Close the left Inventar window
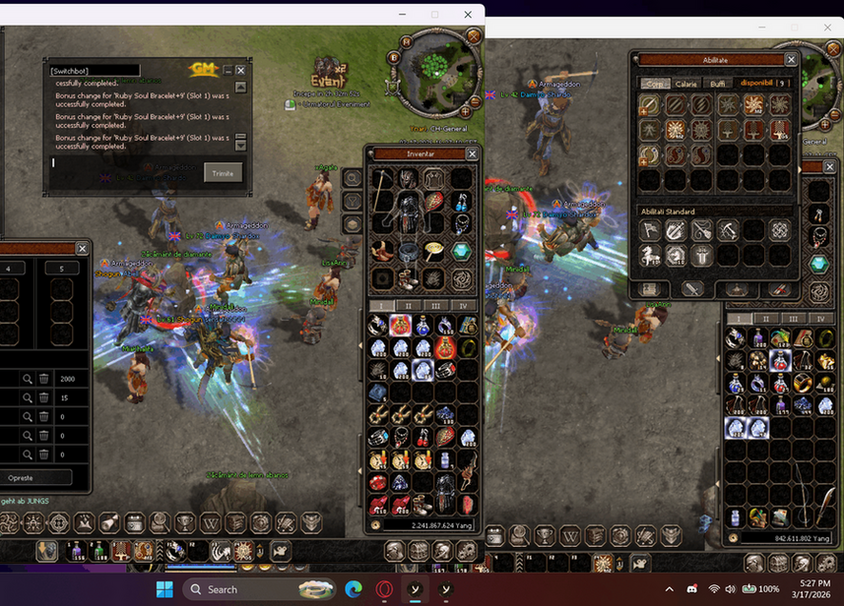Viewport: 844px width, 606px height. point(472,154)
